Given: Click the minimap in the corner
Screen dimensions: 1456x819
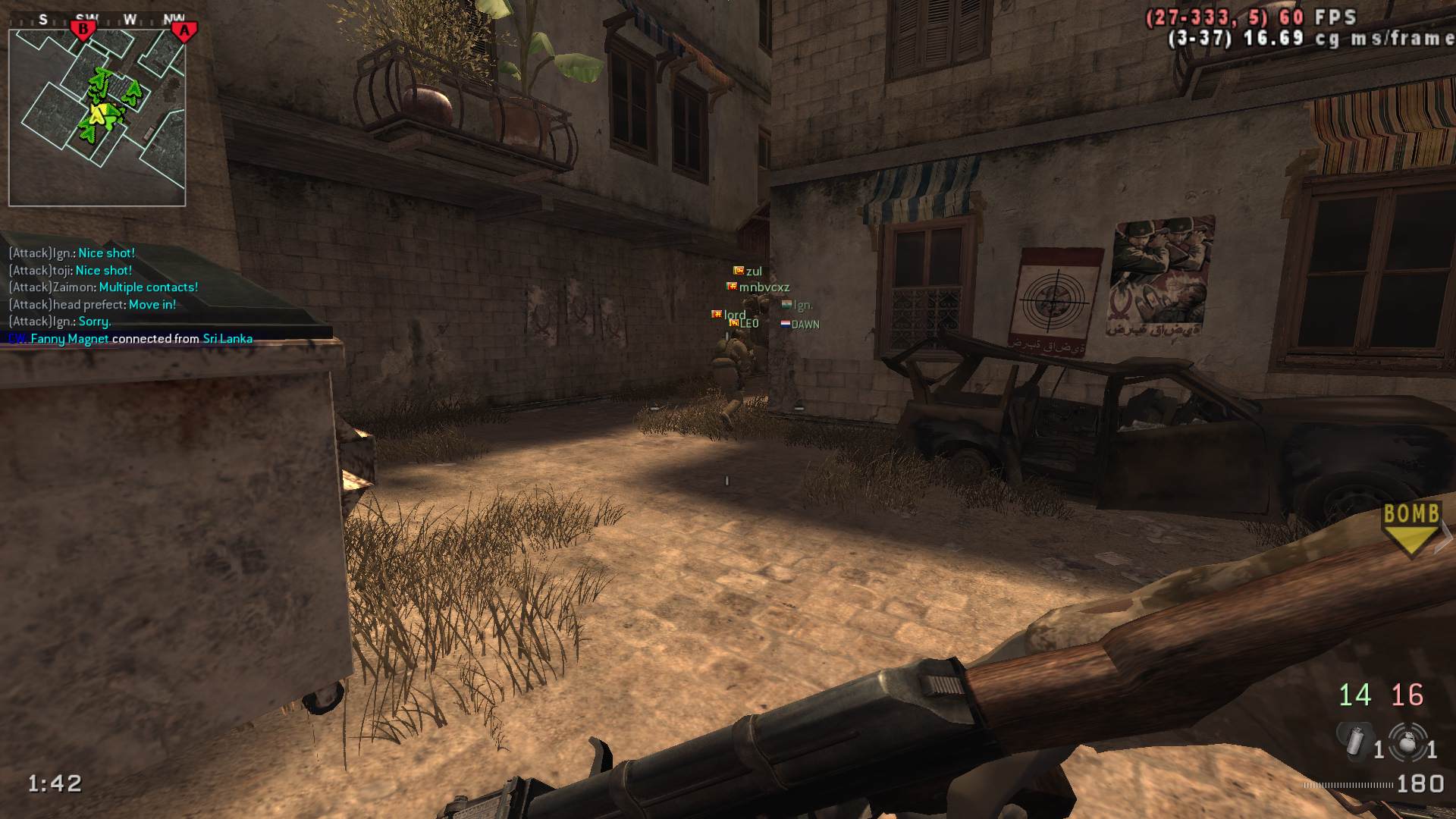Looking at the screenshot, I should click(97, 118).
